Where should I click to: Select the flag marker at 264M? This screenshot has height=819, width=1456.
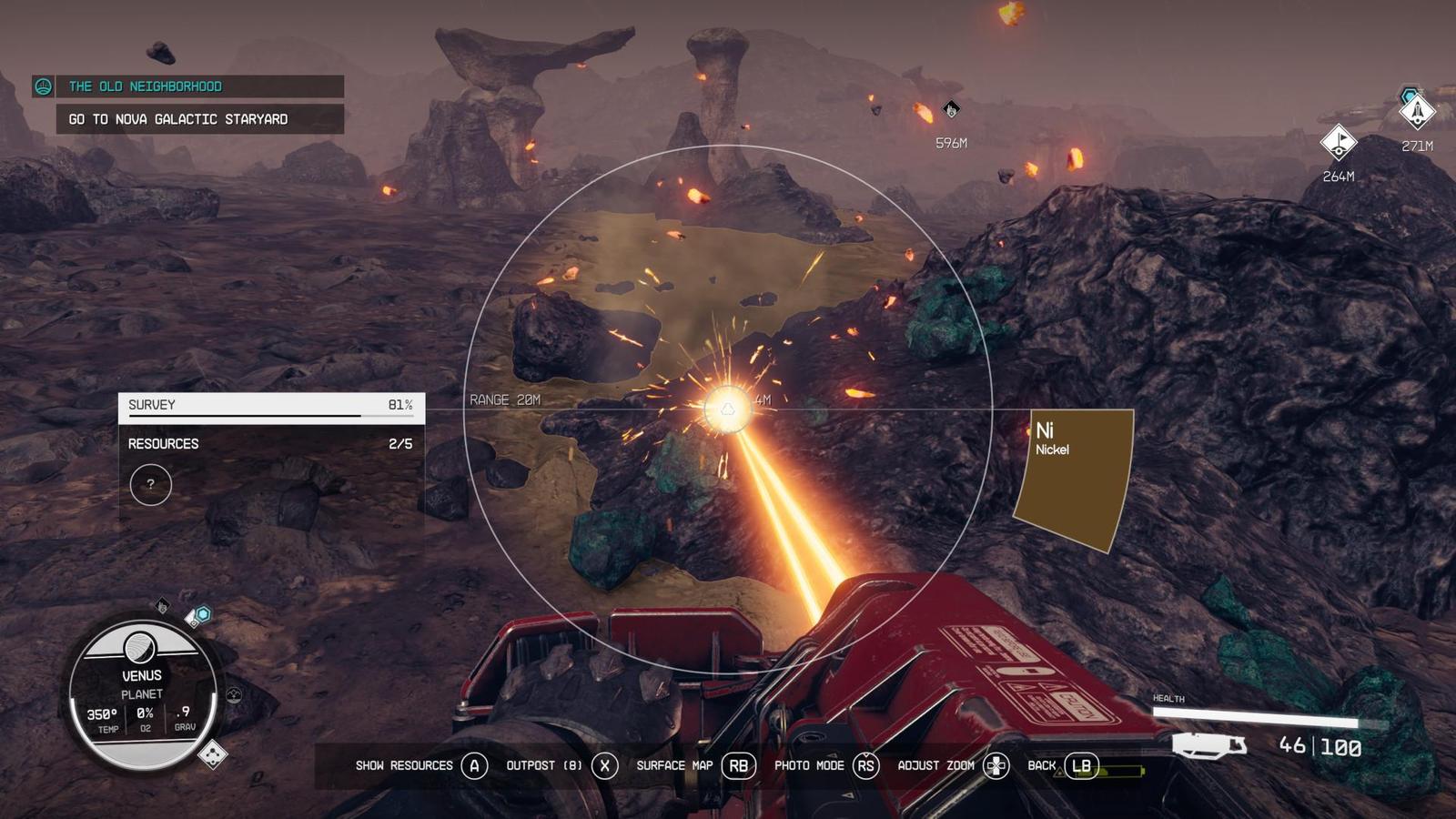1339,142
